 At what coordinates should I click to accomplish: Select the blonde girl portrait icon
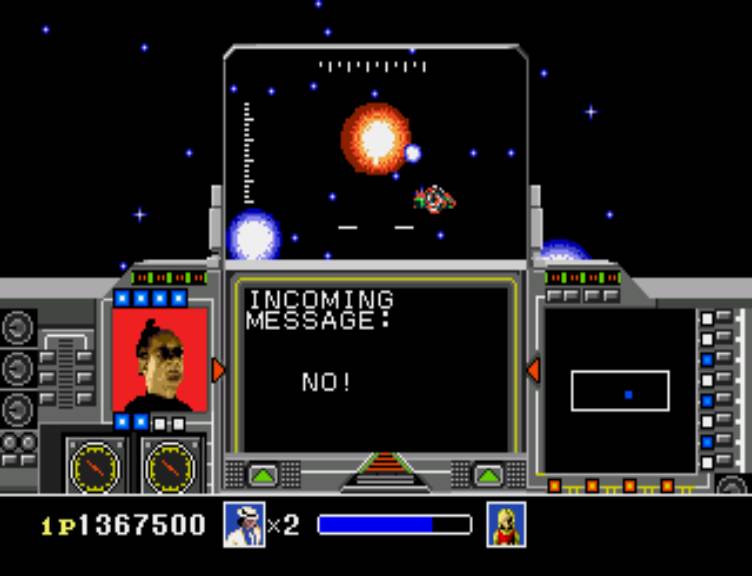tap(507, 525)
